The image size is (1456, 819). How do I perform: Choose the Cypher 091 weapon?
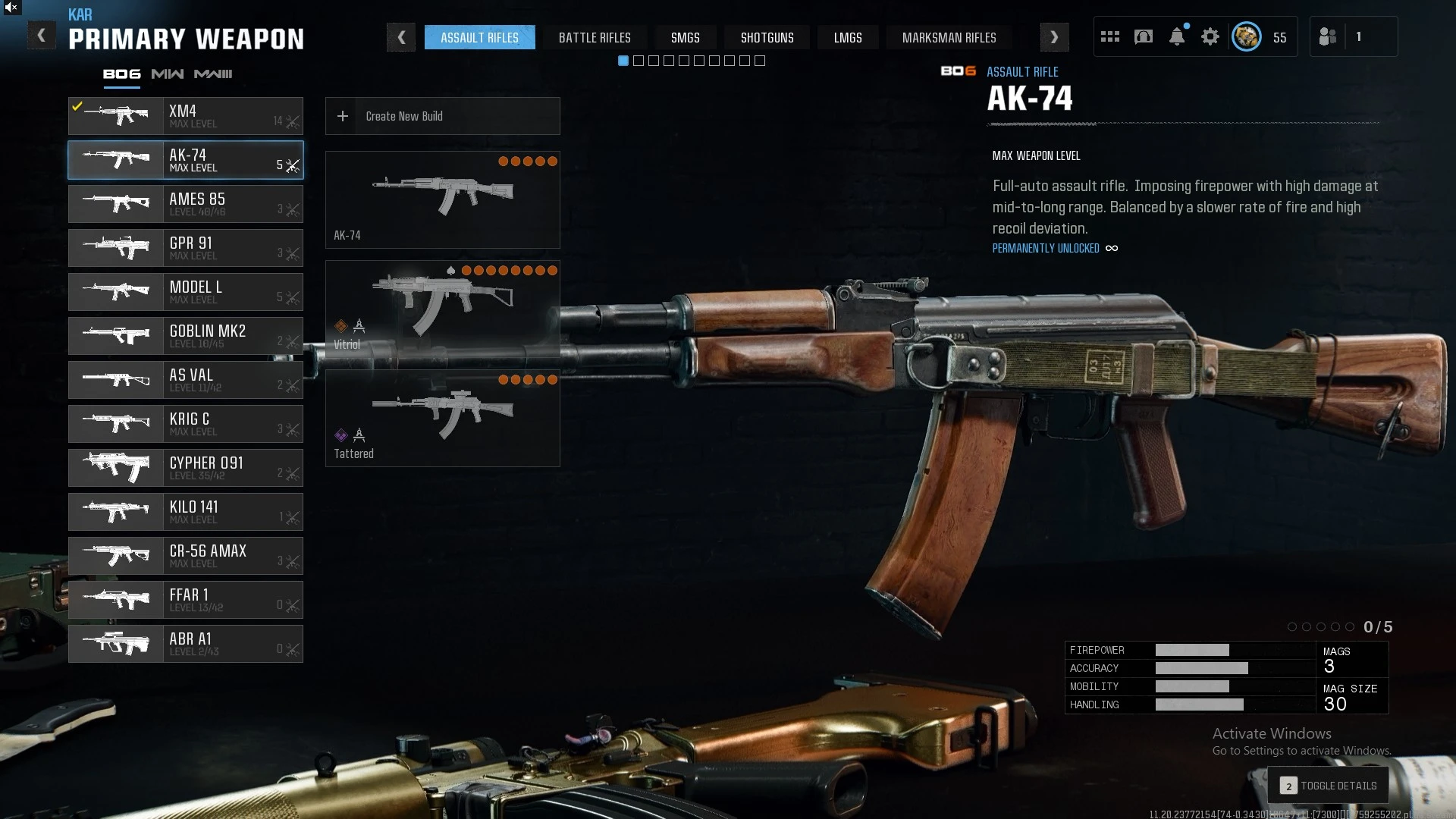(186, 468)
